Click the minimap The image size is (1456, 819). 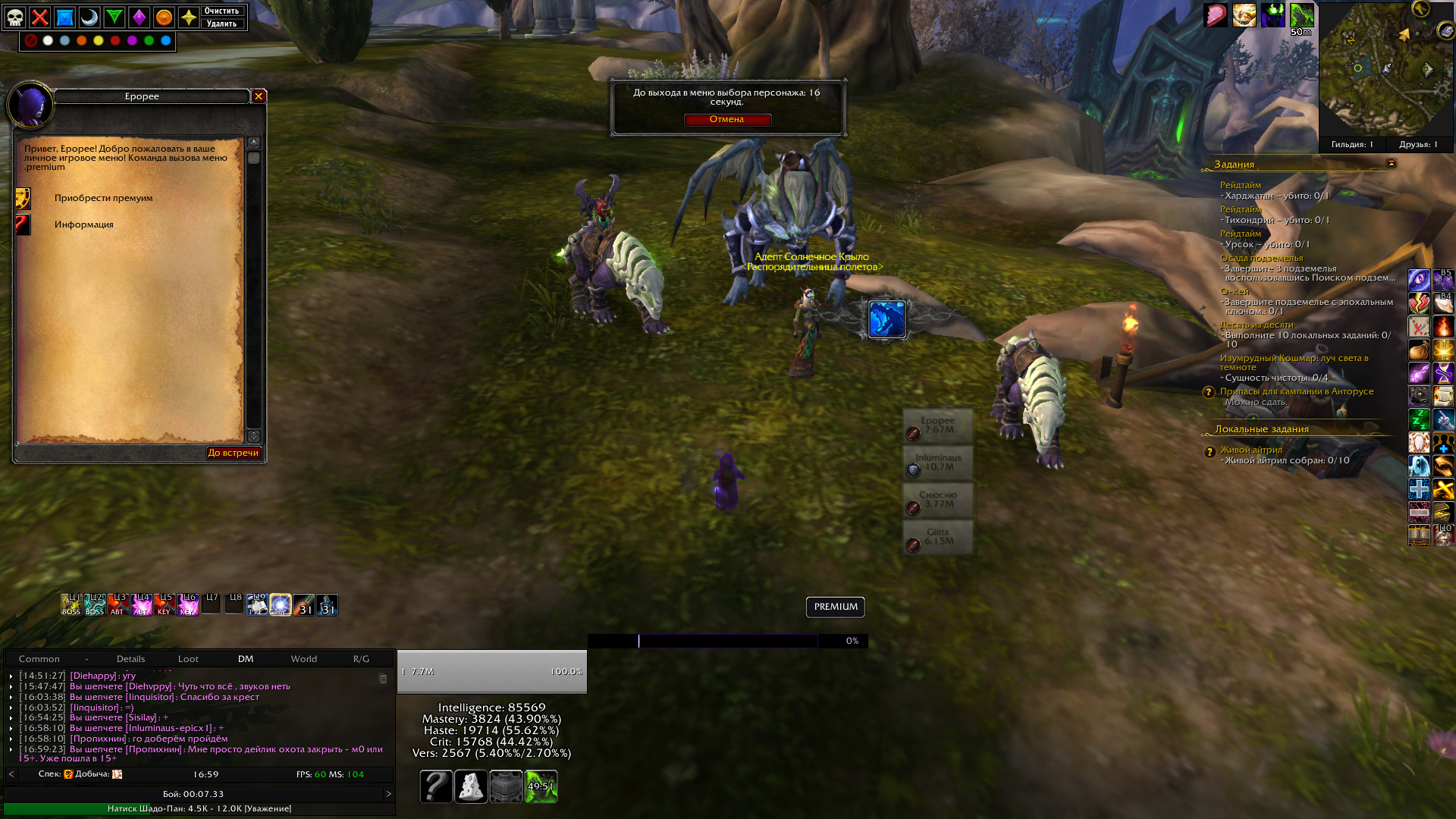click(1385, 72)
